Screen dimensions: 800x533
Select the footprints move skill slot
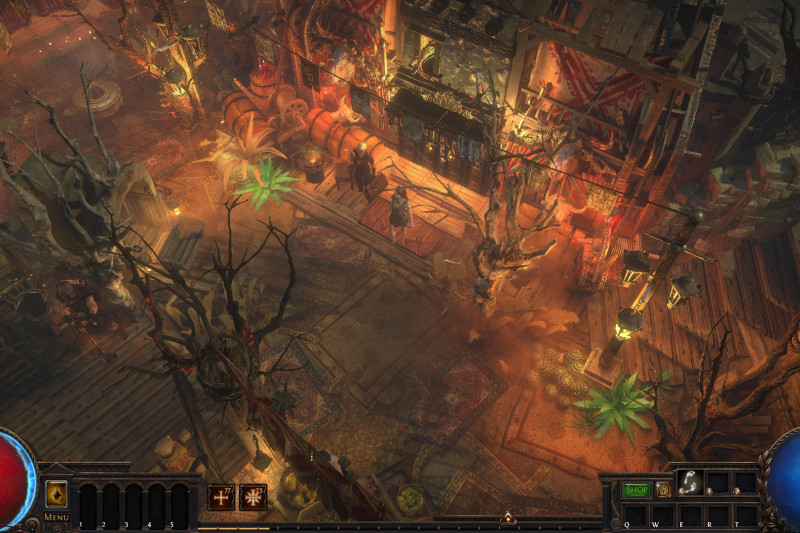690,483
